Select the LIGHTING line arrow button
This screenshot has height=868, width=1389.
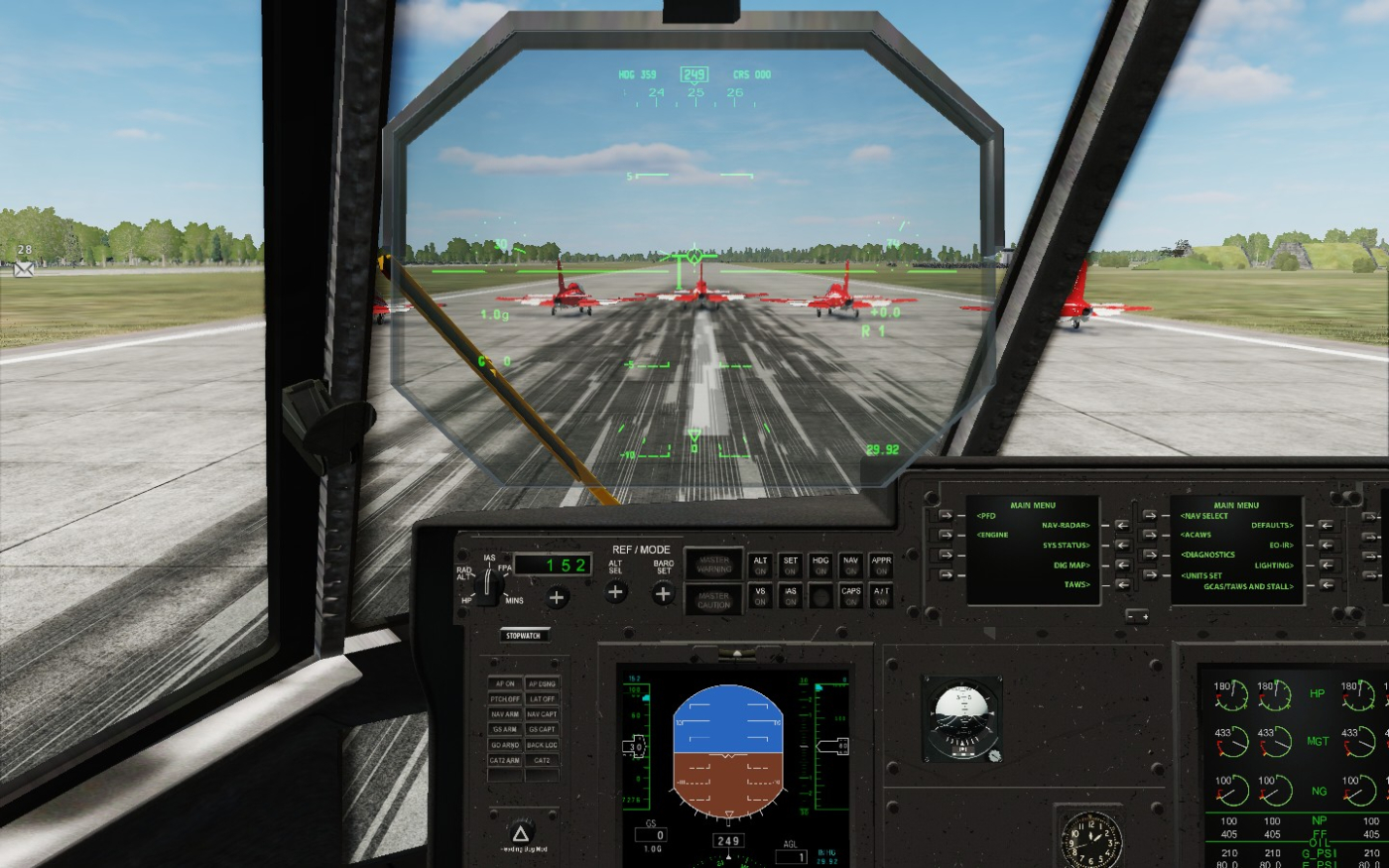click(1325, 565)
